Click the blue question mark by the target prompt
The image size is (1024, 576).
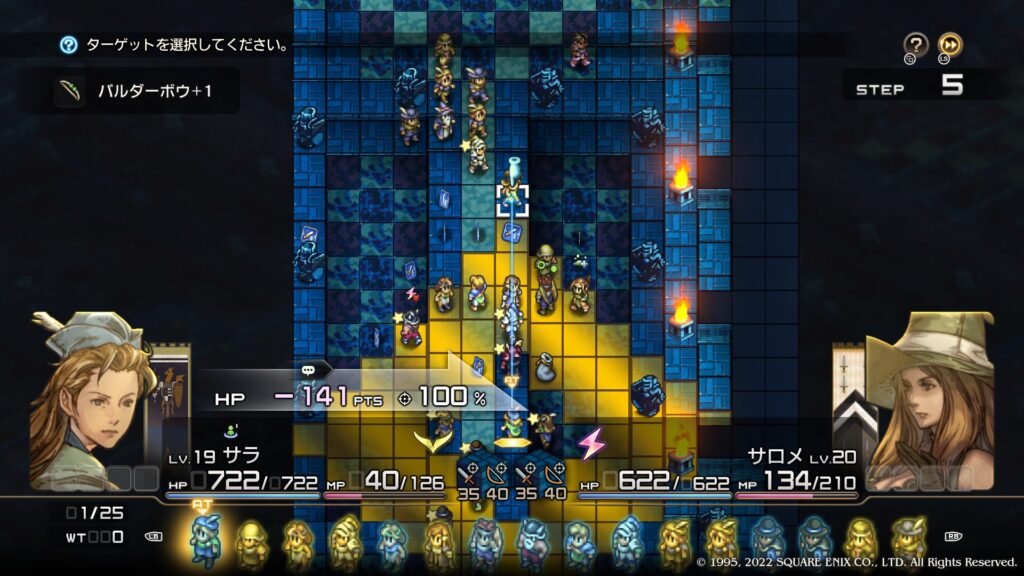click(x=68, y=45)
